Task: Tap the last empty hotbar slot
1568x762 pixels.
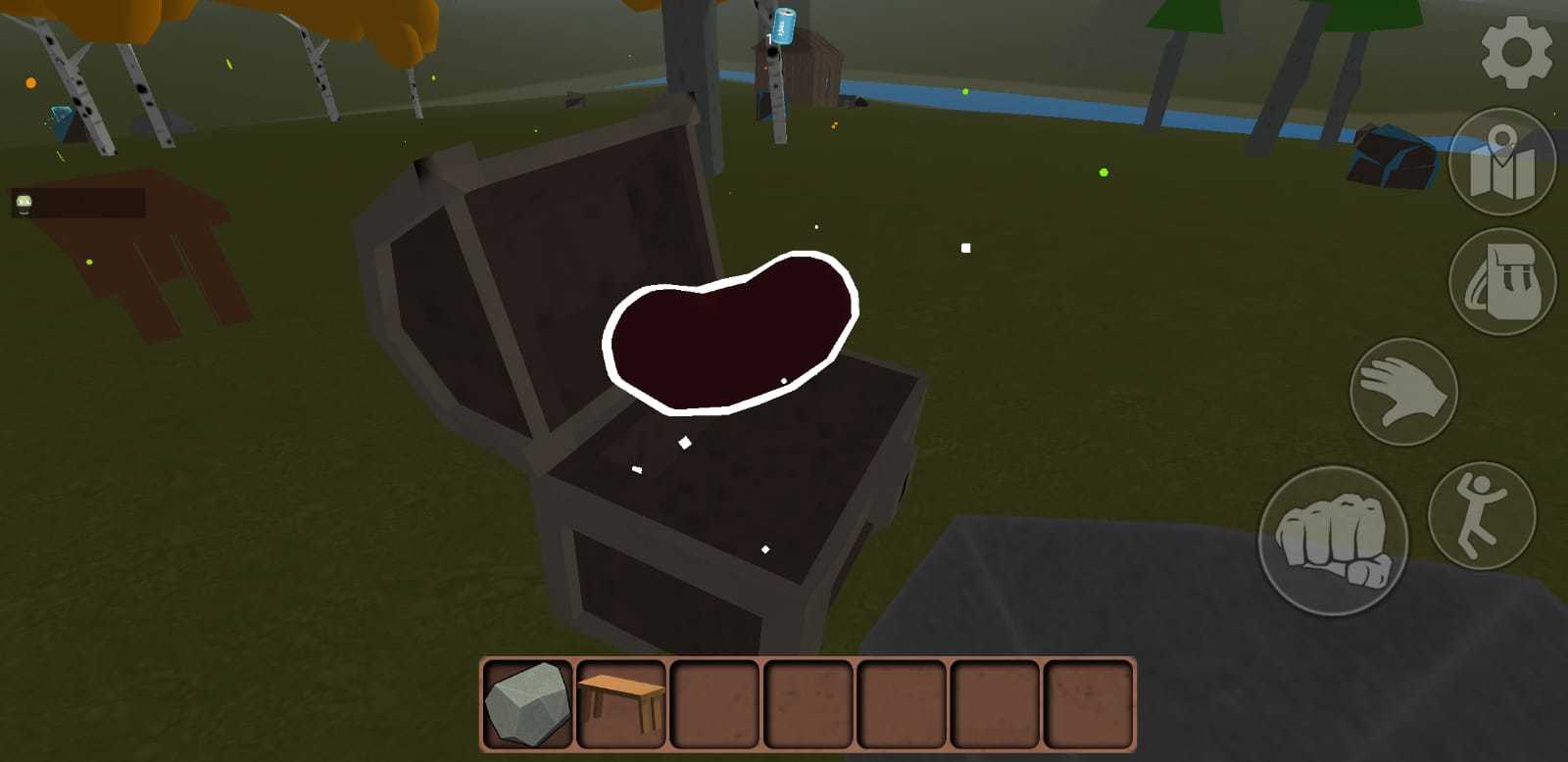Action: (x=1085, y=703)
